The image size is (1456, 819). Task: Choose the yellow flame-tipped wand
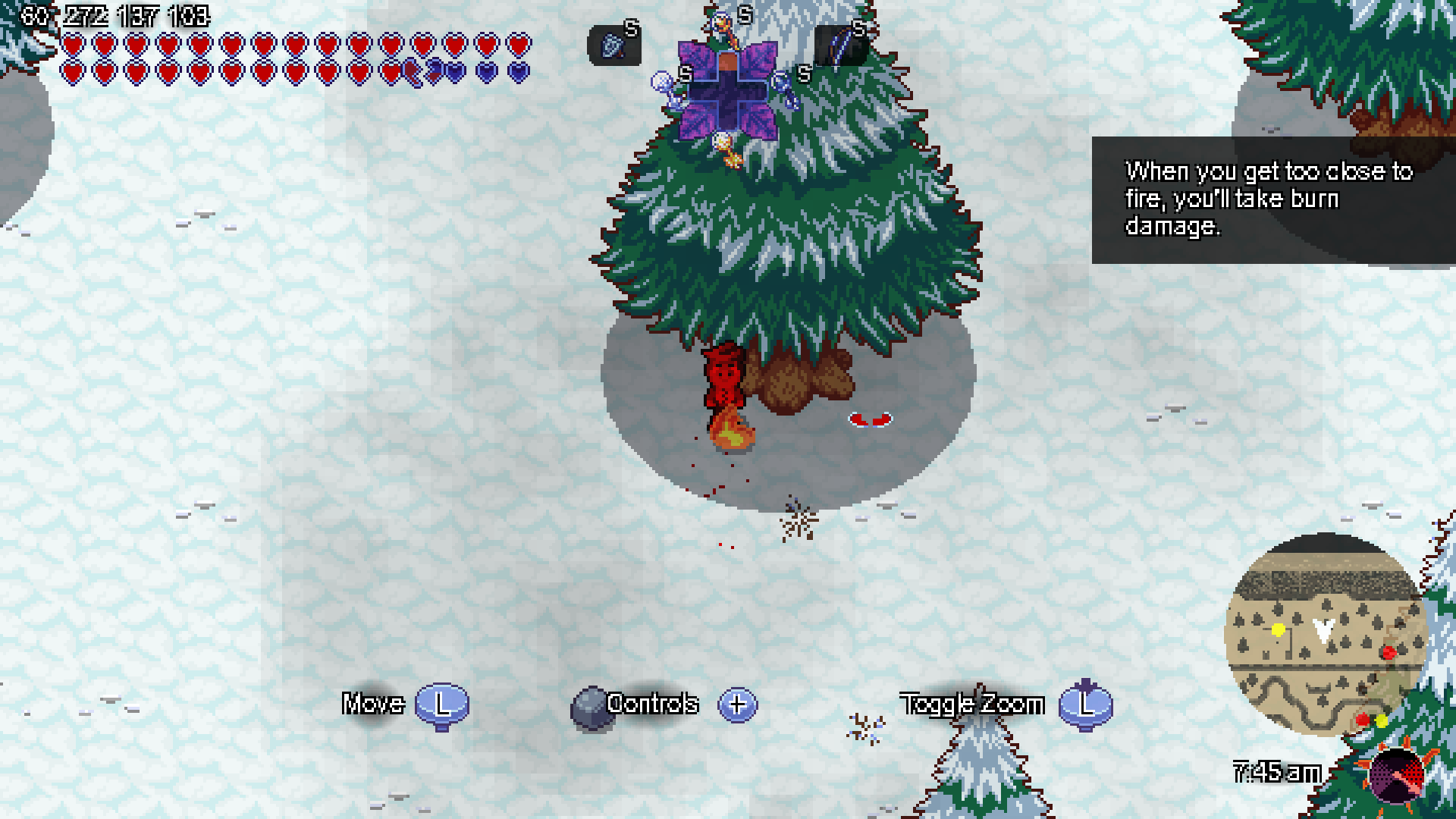click(x=726, y=147)
